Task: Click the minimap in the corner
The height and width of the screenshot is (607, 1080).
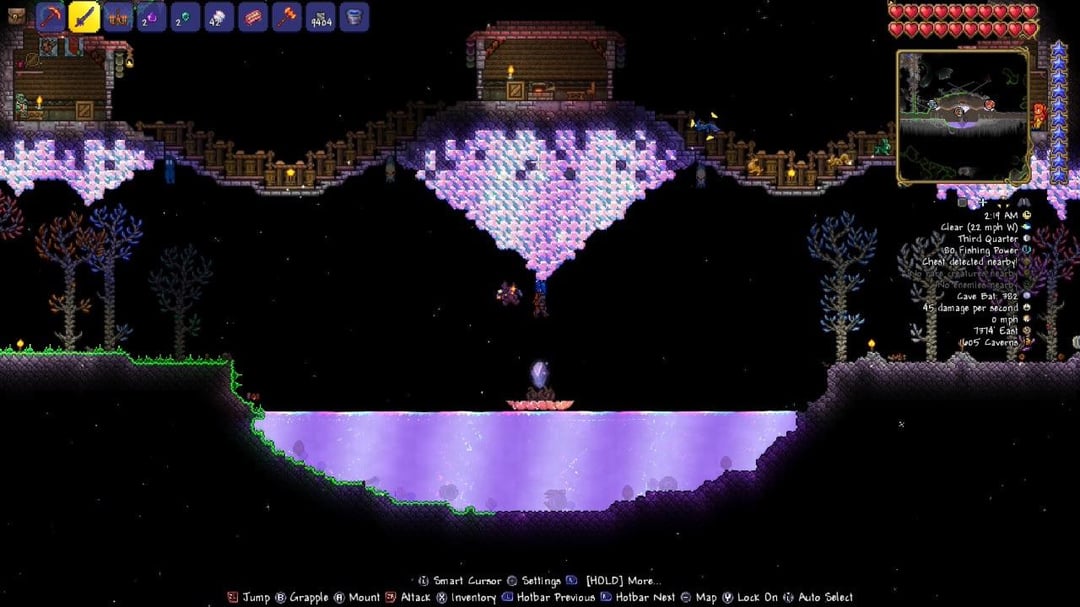Action: click(x=962, y=115)
